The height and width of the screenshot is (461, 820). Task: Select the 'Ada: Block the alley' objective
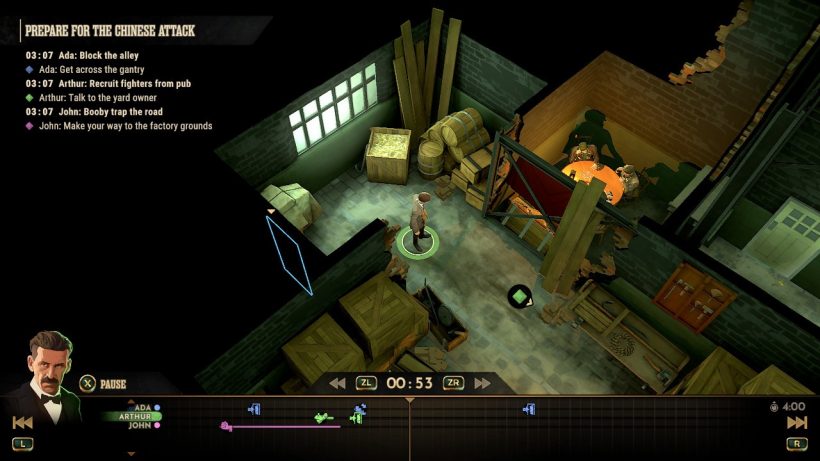(94, 55)
